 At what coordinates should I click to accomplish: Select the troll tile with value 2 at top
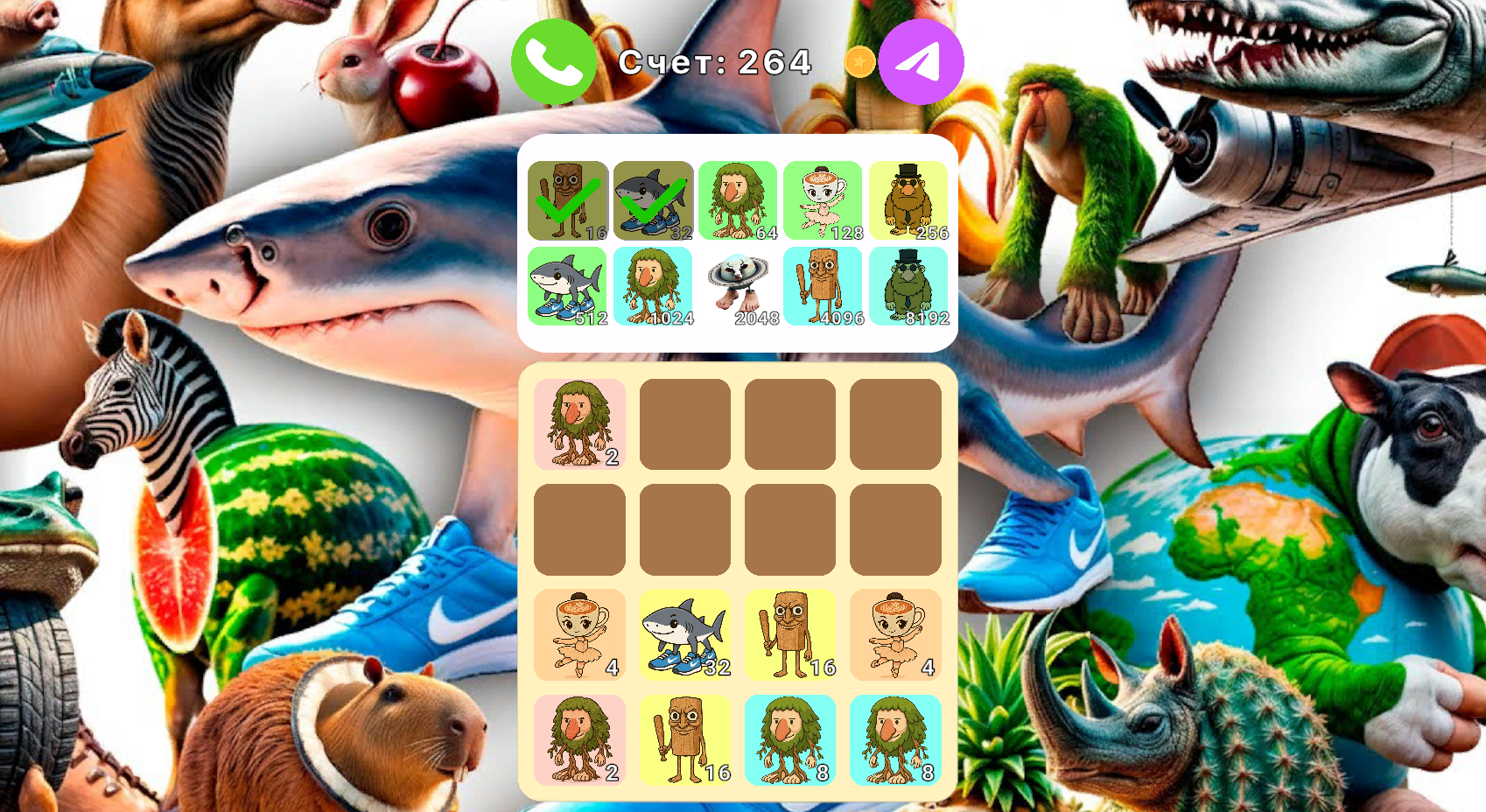580,423
